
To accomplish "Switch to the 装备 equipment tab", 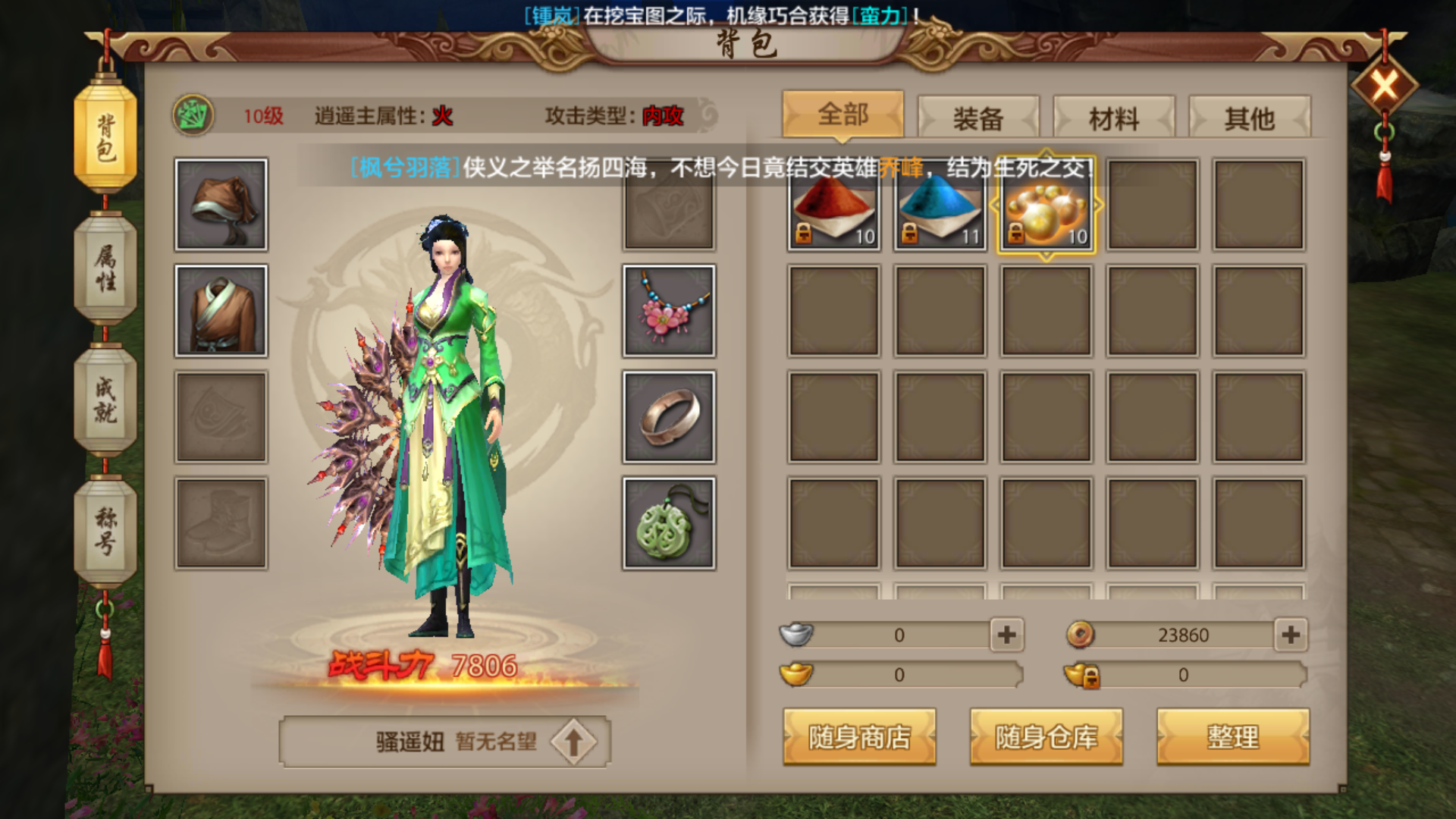I will coord(977,118).
